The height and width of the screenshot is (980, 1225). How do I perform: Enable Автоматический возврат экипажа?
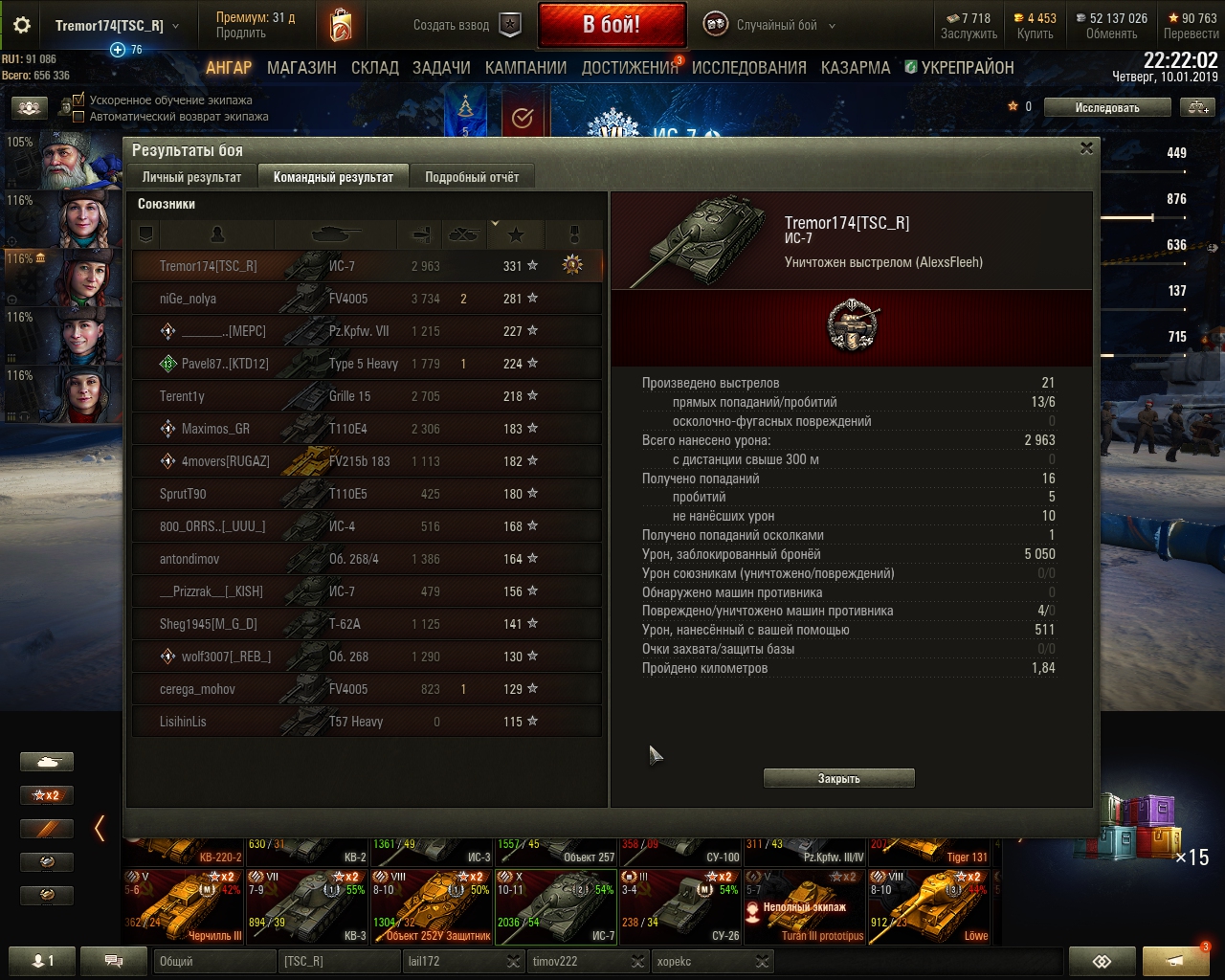point(79,117)
